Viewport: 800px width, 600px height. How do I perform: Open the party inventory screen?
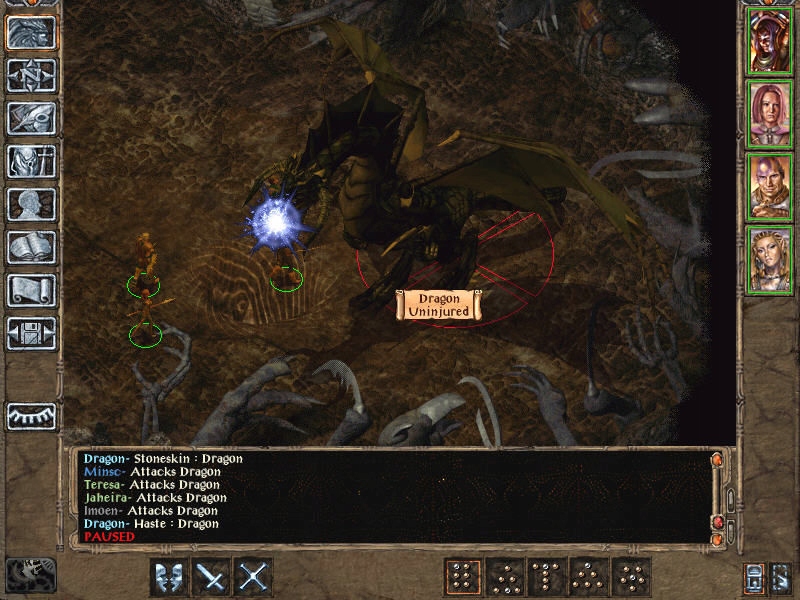[32, 161]
